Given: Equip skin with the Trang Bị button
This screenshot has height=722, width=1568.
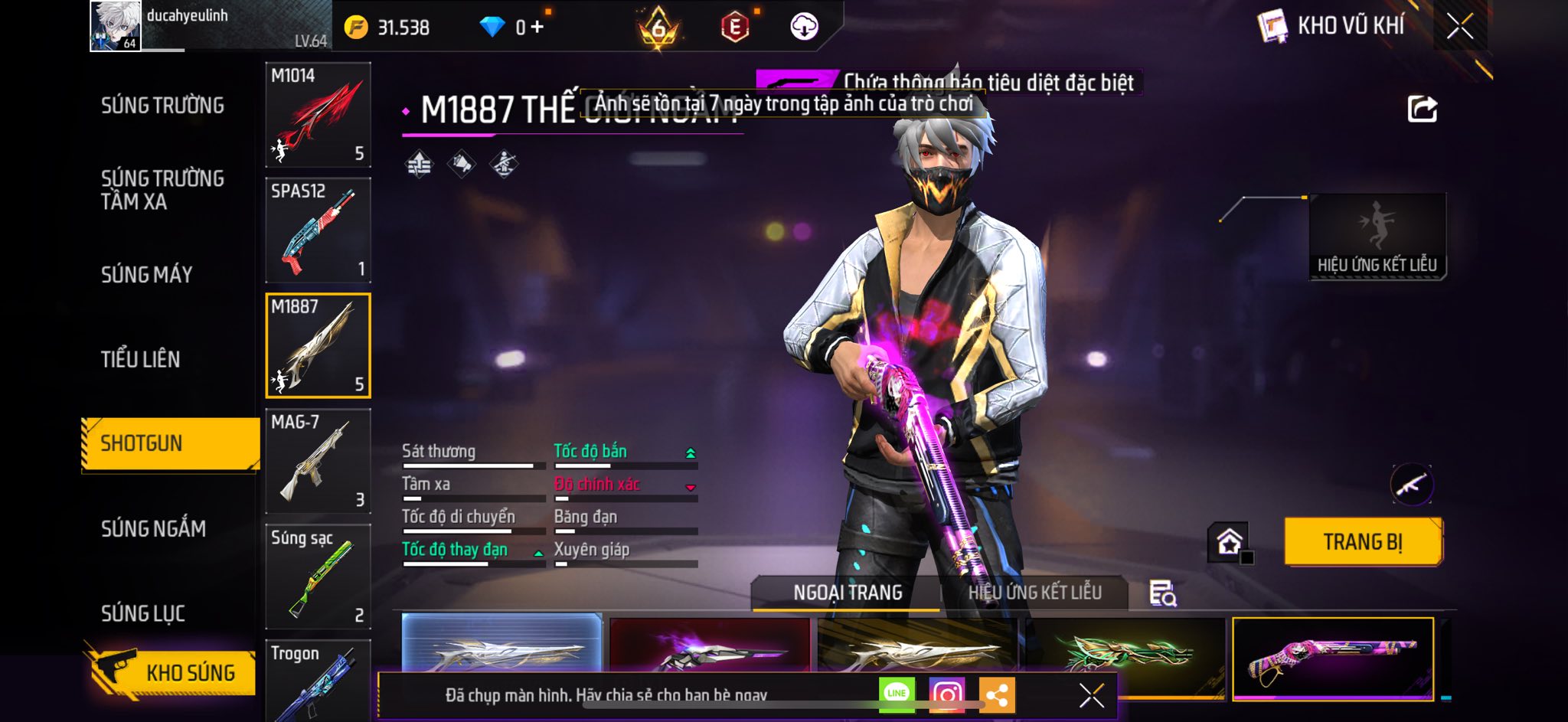Looking at the screenshot, I should [1363, 542].
